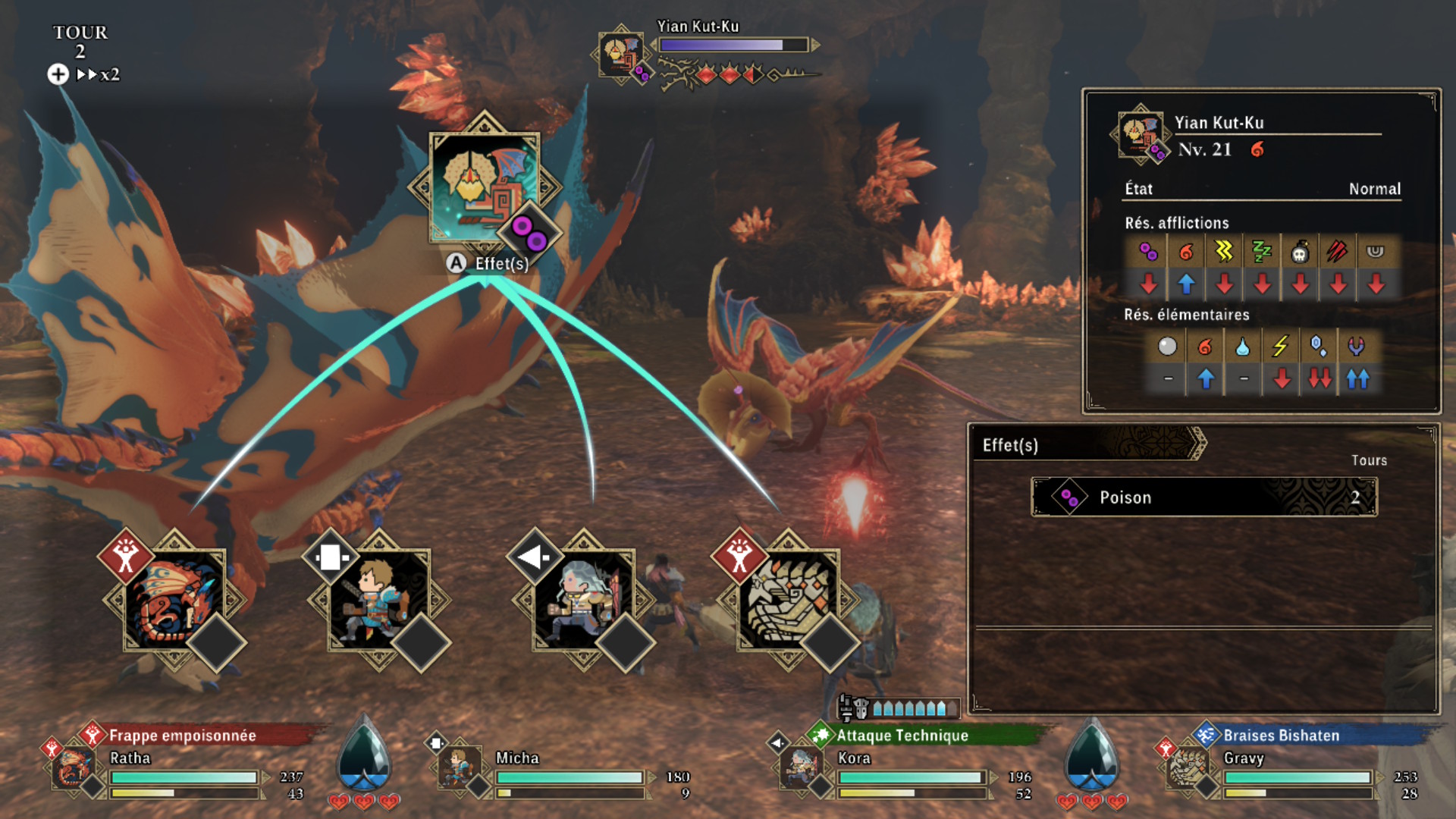Select Gravy's monster portrait tile
Image resolution: width=1456 pixels, height=819 pixels.
pyautogui.click(x=789, y=599)
